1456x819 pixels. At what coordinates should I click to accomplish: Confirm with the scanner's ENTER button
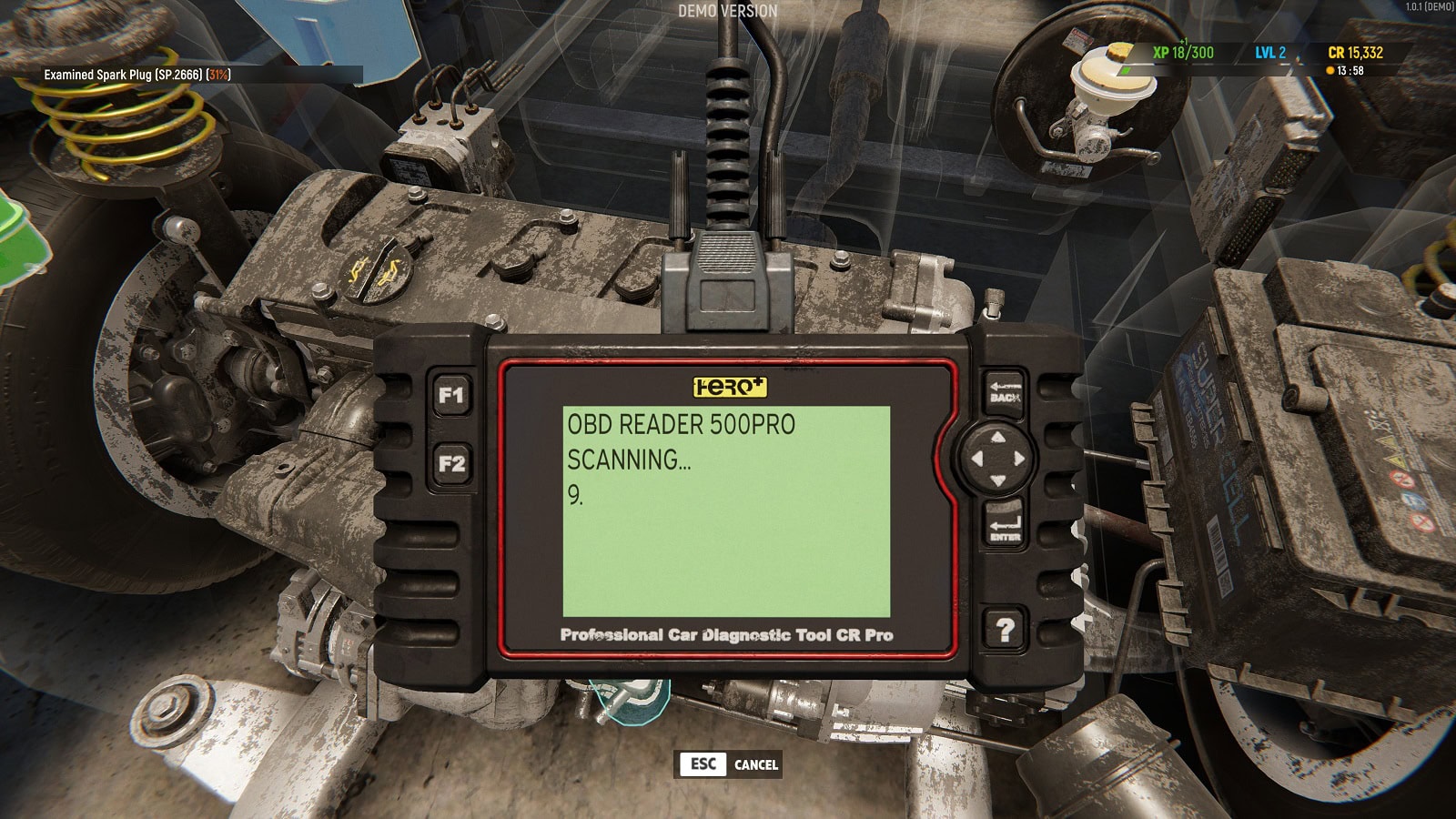pos(1004,526)
